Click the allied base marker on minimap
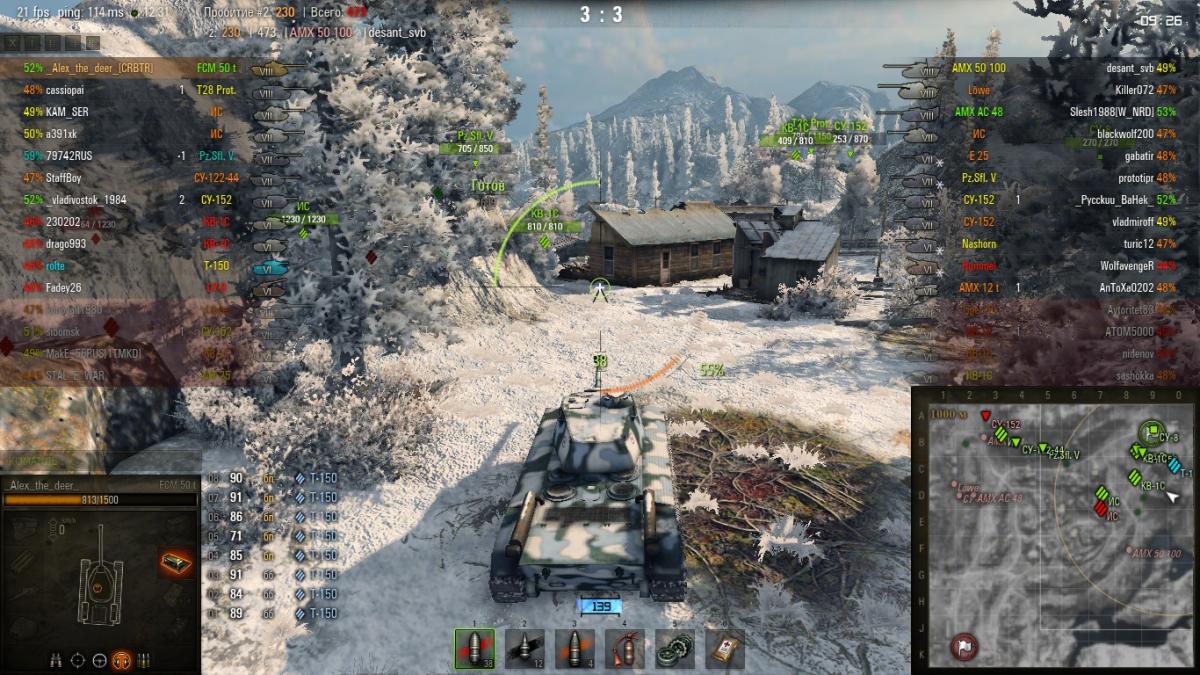 click(1152, 432)
